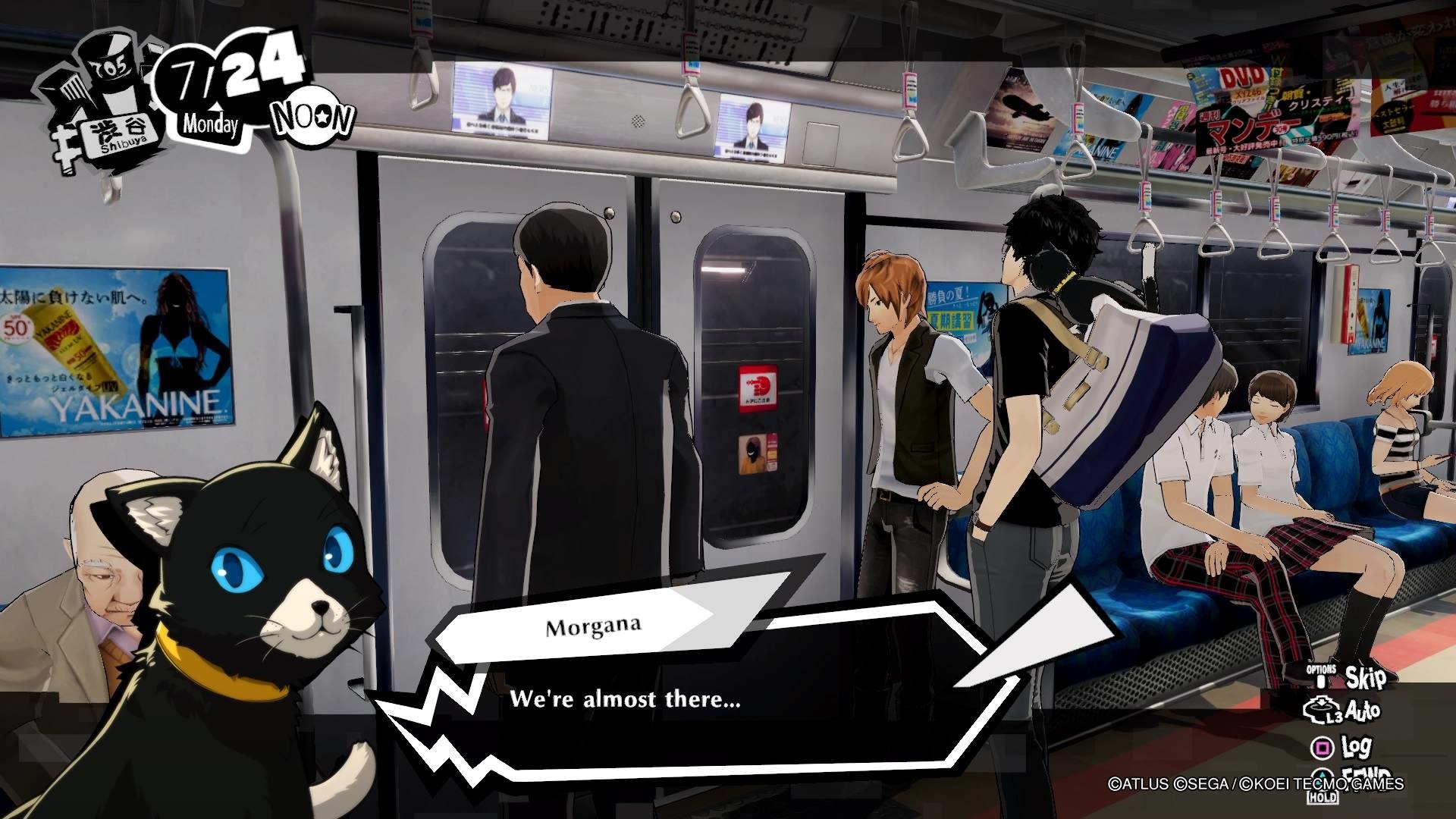Click the HOLD indicator under FFWD
The height and width of the screenshot is (819, 1456).
1323,797
